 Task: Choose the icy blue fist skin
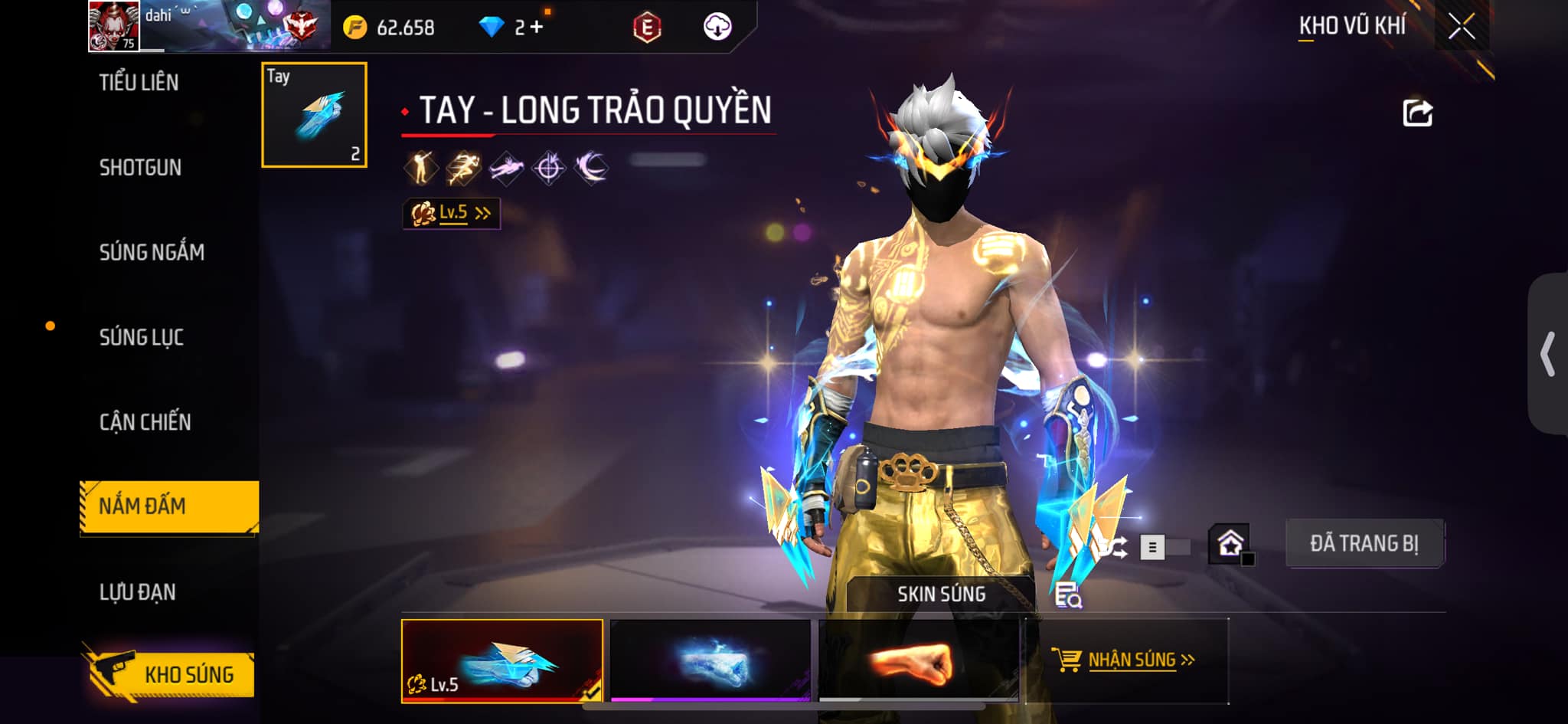point(710,660)
